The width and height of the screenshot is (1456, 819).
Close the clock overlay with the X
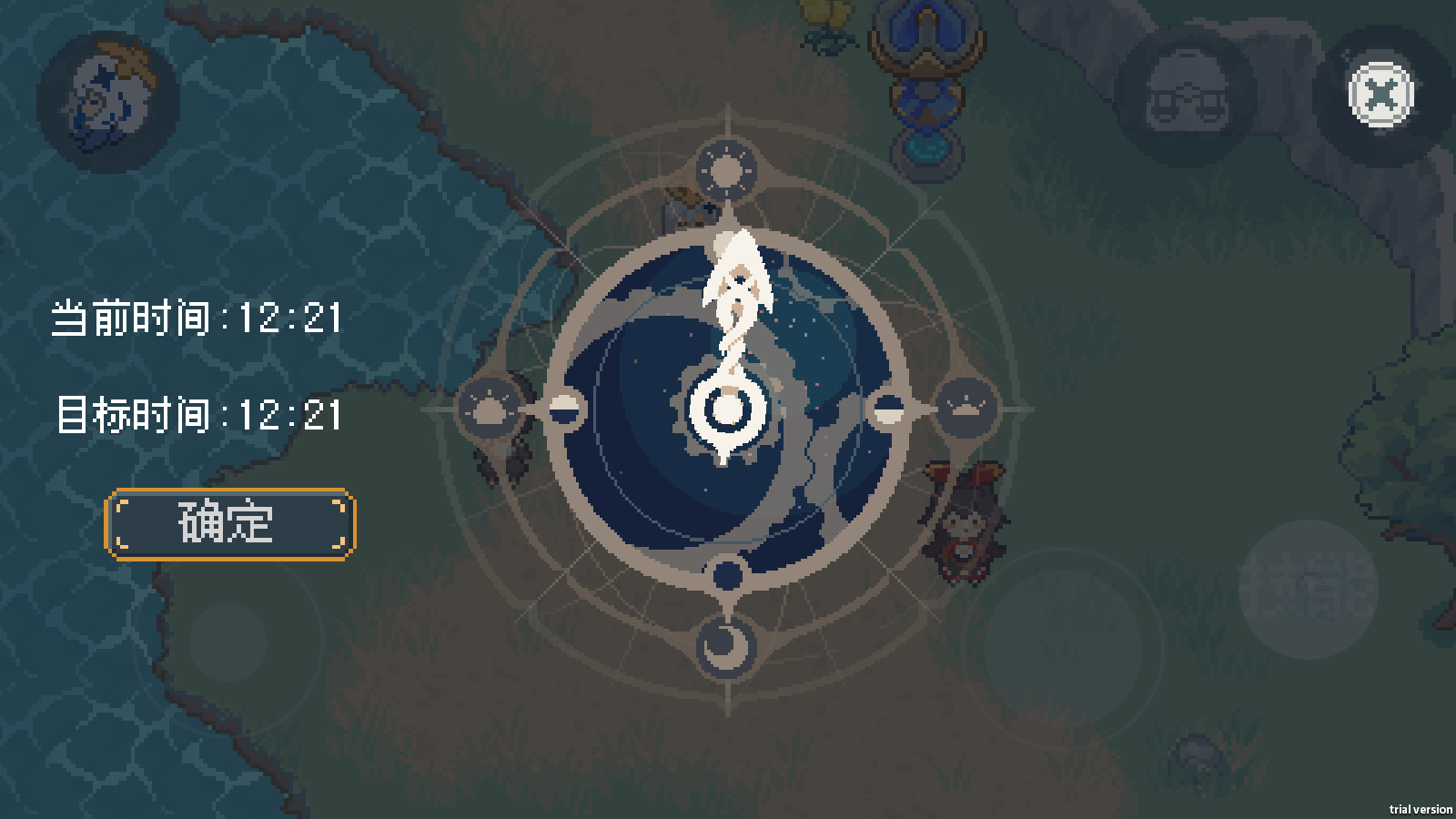[x=1380, y=94]
